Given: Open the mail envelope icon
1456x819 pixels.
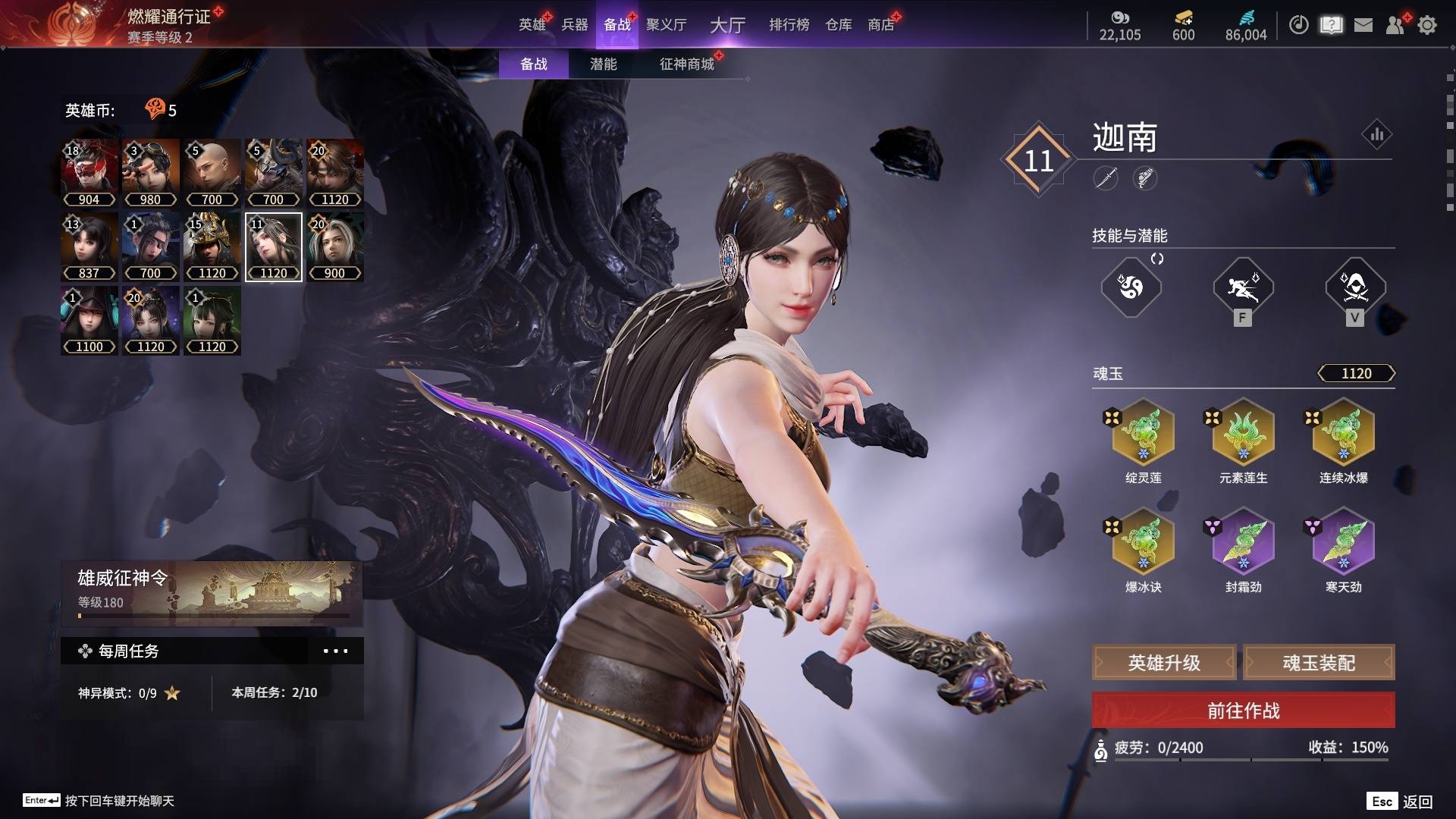Looking at the screenshot, I should click(1363, 25).
